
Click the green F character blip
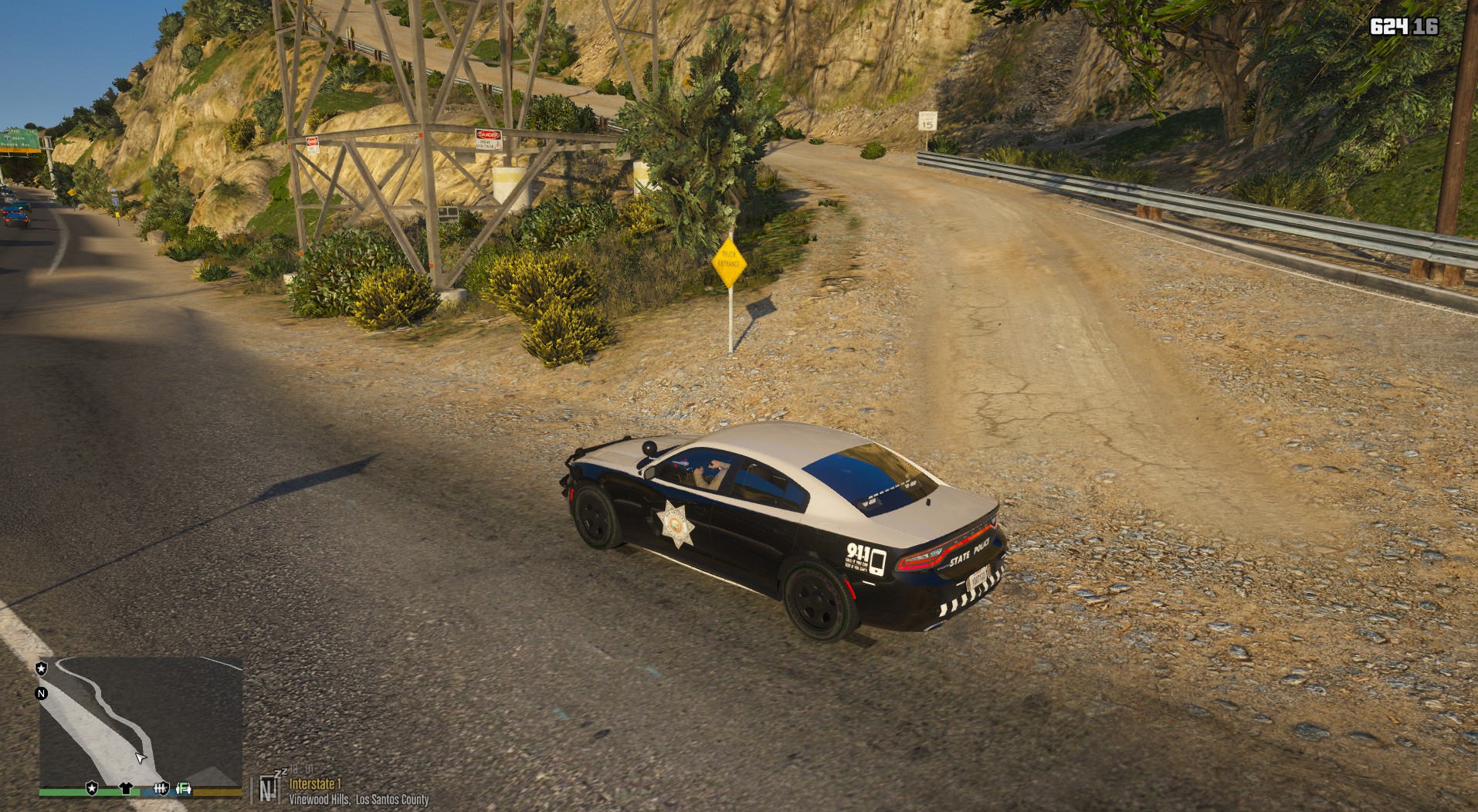coord(185,788)
